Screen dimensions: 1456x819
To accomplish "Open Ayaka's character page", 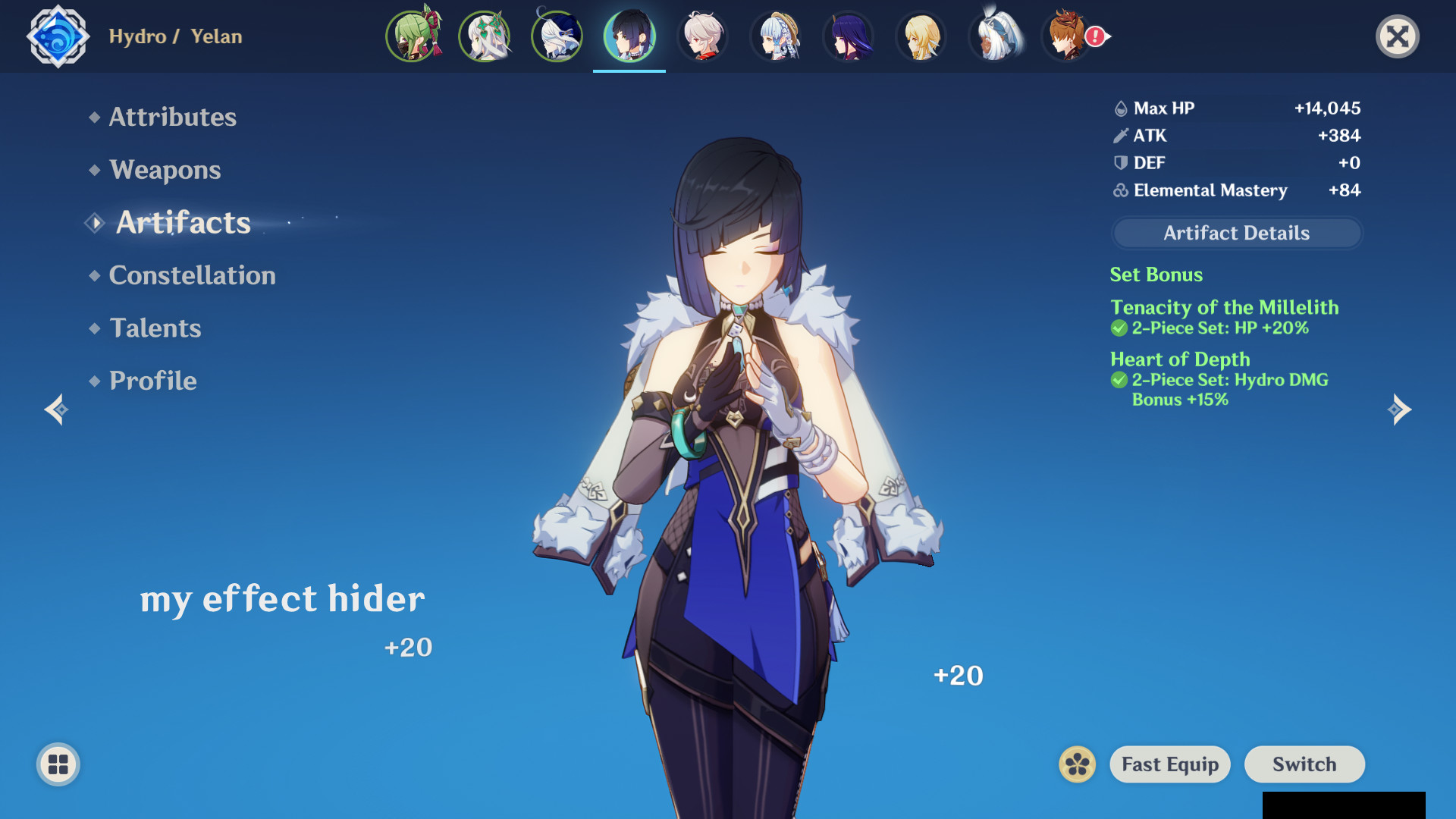I will [x=775, y=36].
